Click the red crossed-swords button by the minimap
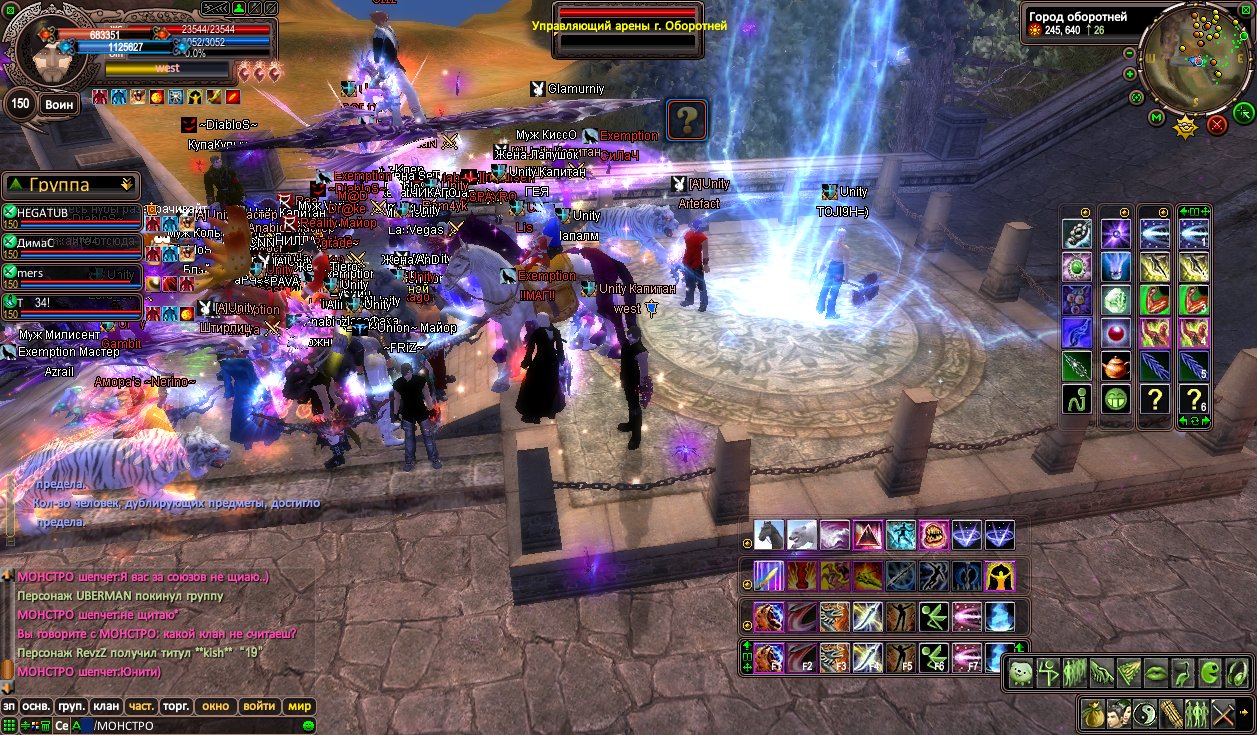 pos(1217,125)
